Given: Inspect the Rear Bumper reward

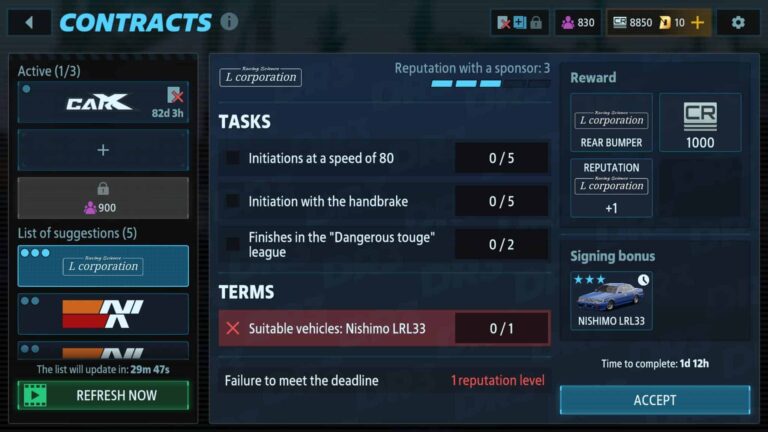Looking at the screenshot, I should point(611,123).
